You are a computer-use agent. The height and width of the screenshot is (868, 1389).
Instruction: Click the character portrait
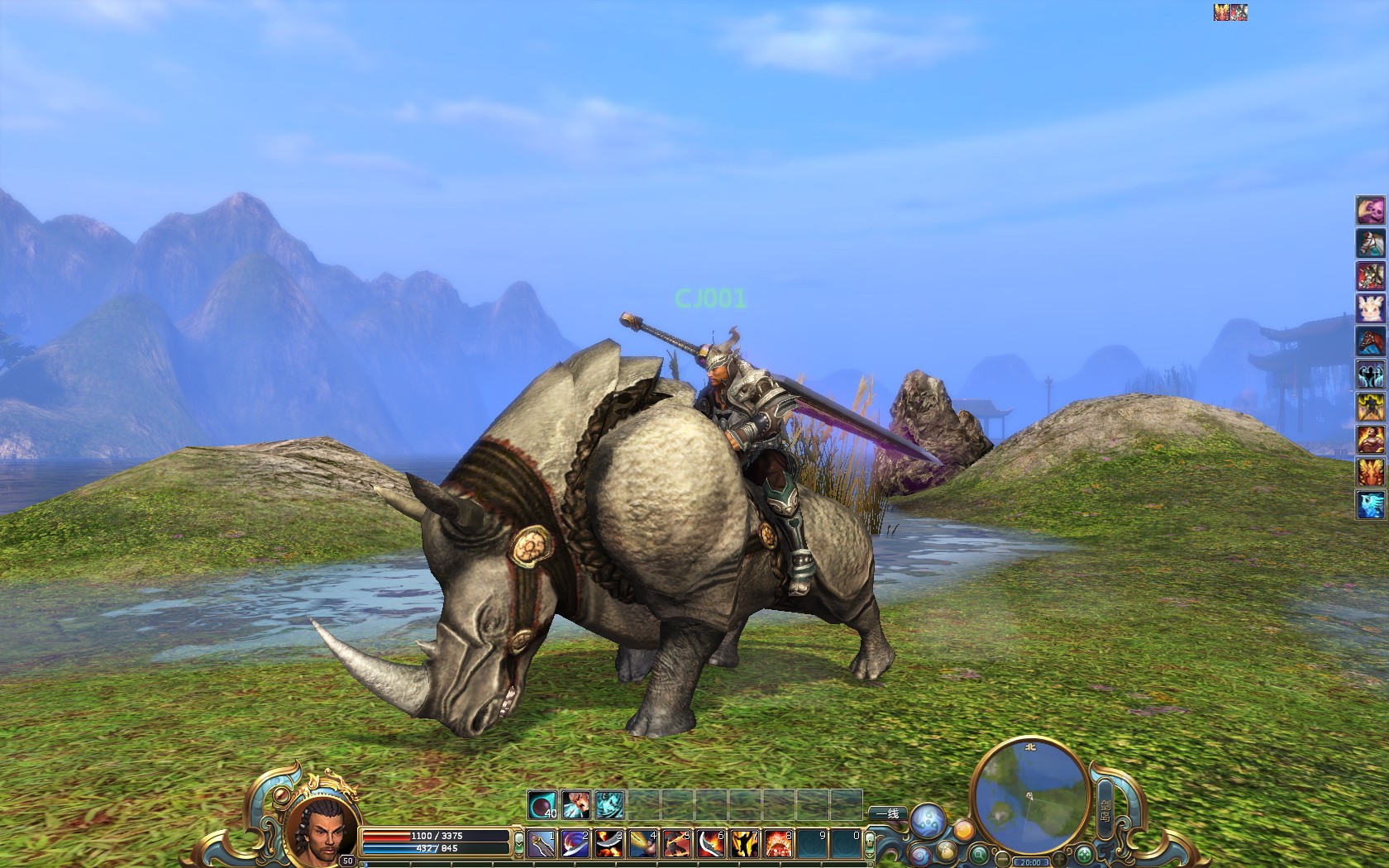click(x=323, y=827)
